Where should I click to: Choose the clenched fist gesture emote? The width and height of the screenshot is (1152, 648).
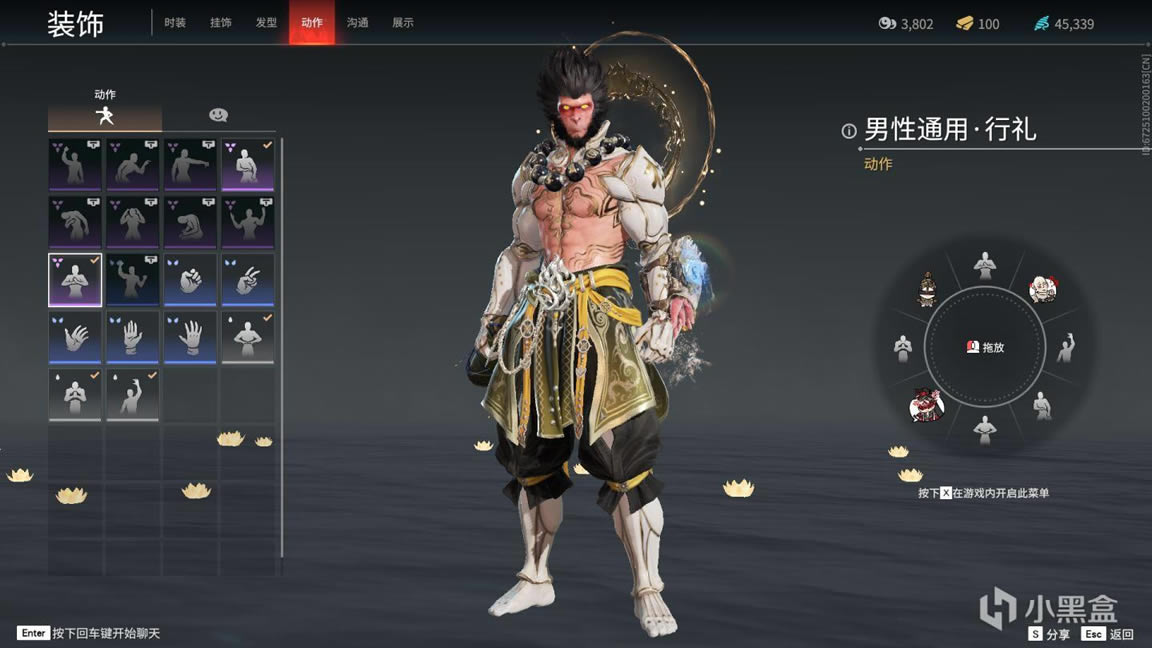[x=190, y=280]
